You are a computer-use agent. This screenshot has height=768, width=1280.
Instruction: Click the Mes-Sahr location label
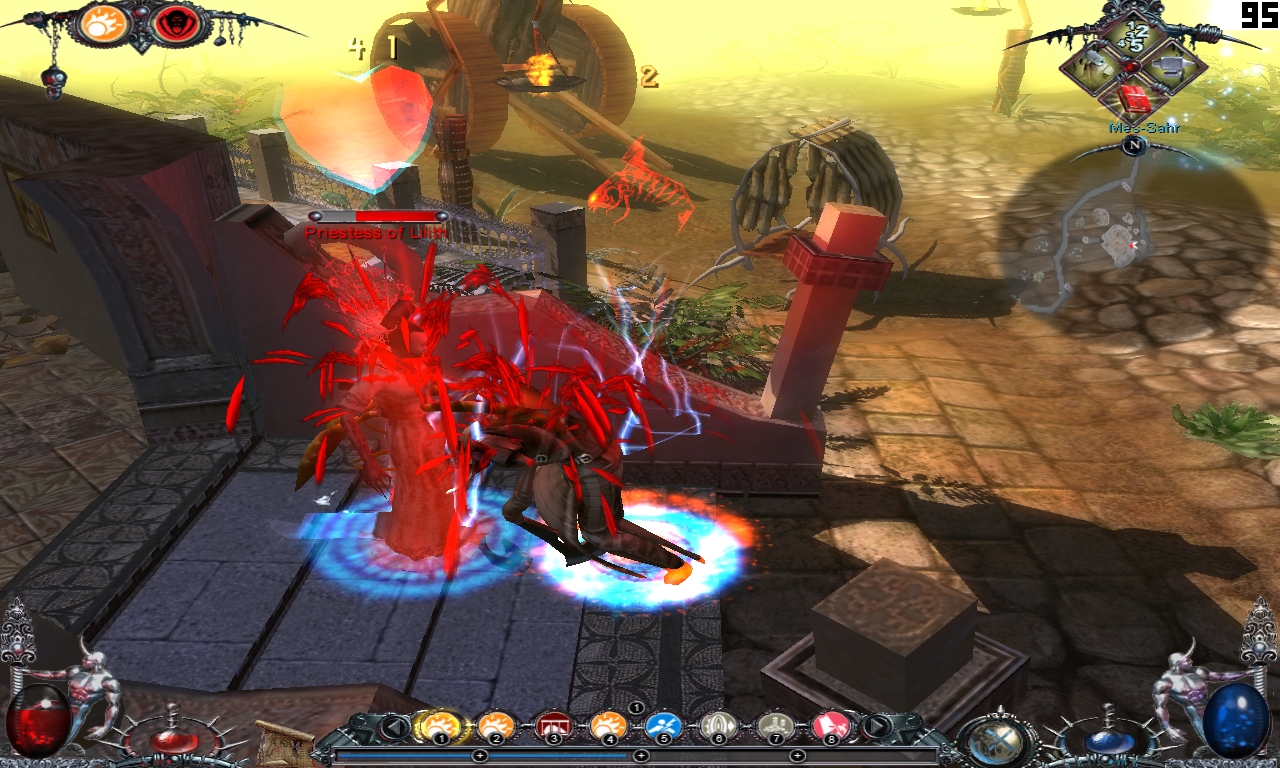[x=1145, y=128]
